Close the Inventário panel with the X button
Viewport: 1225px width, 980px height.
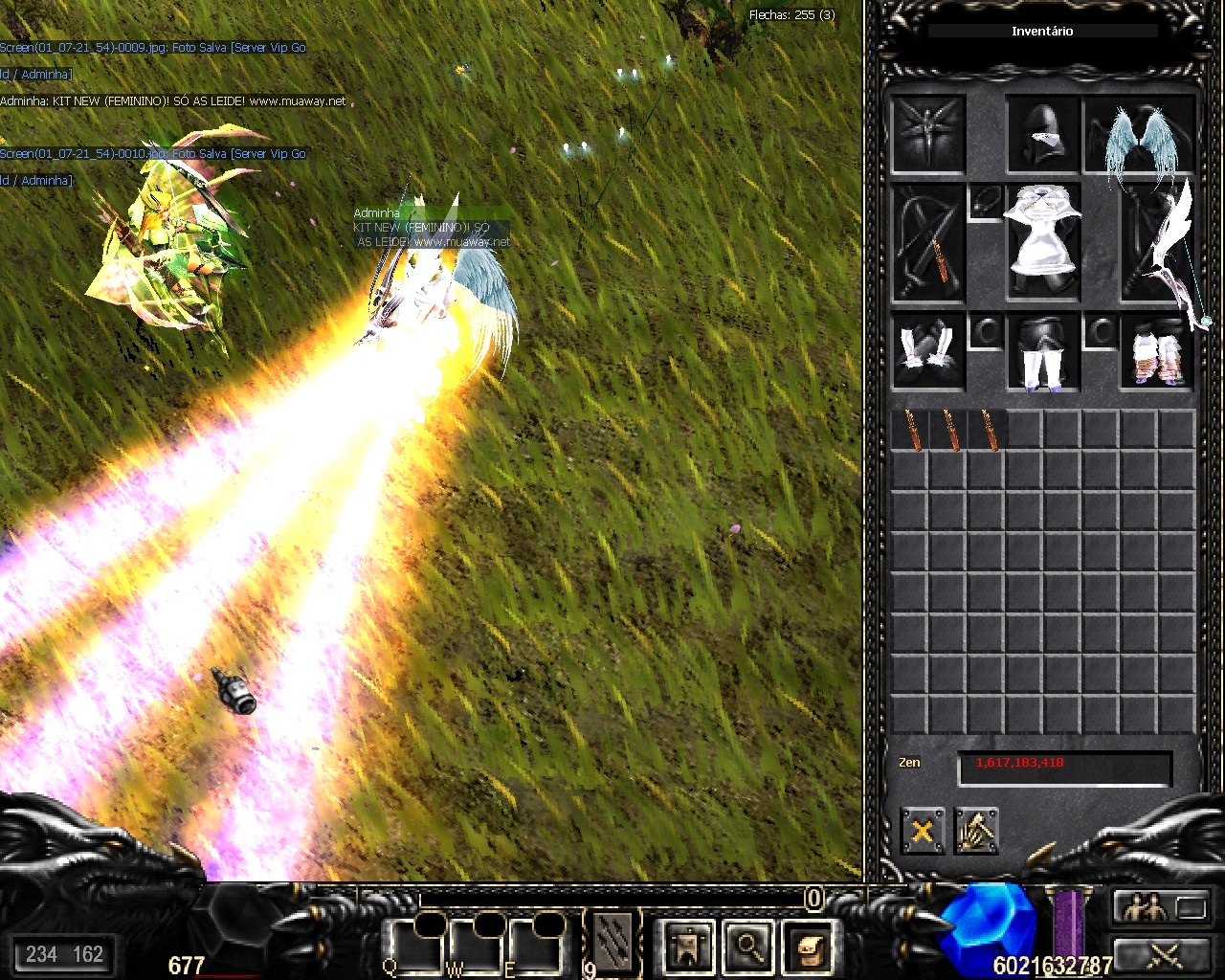click(x=923, y=831)
